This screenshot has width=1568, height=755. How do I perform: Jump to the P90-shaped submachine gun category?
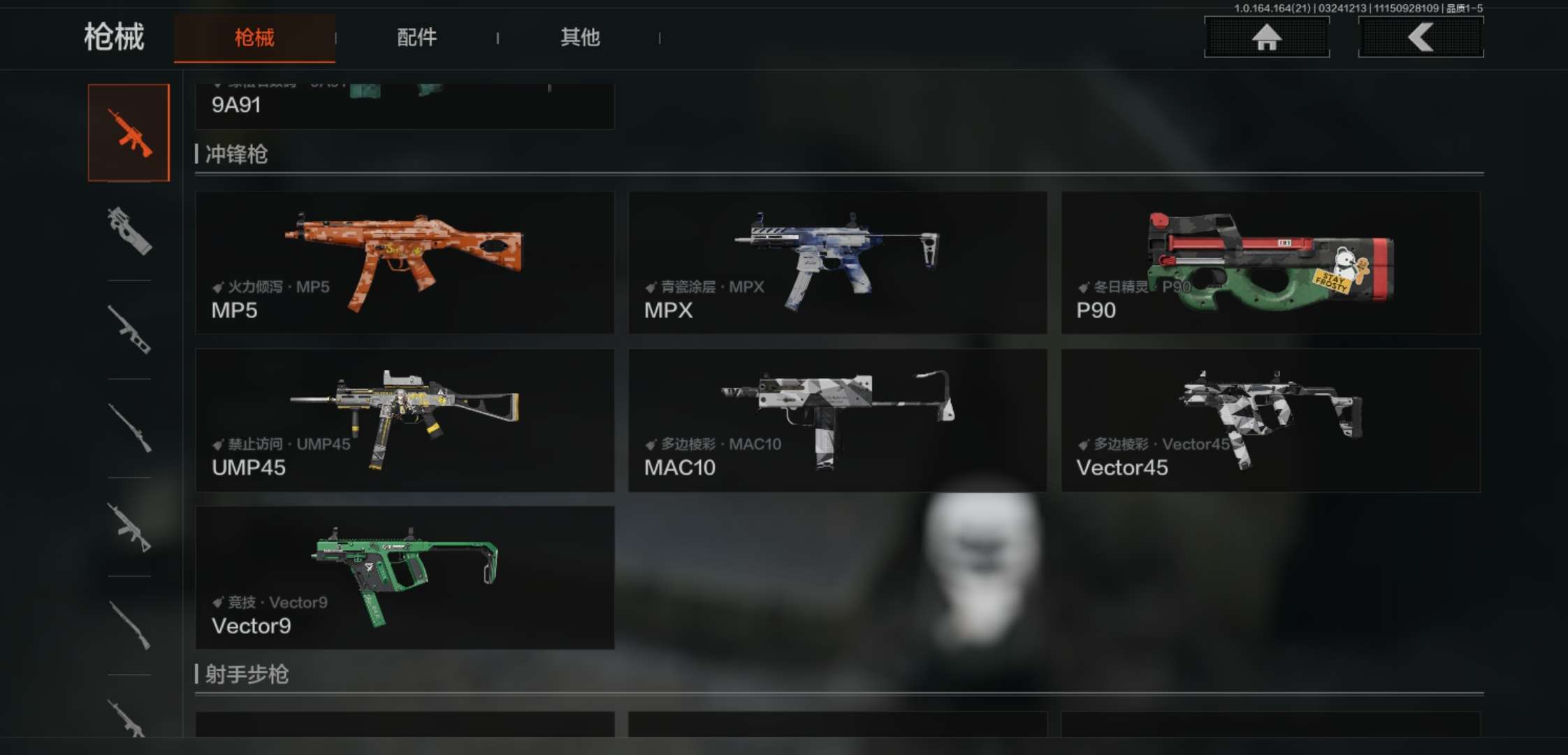129,231
